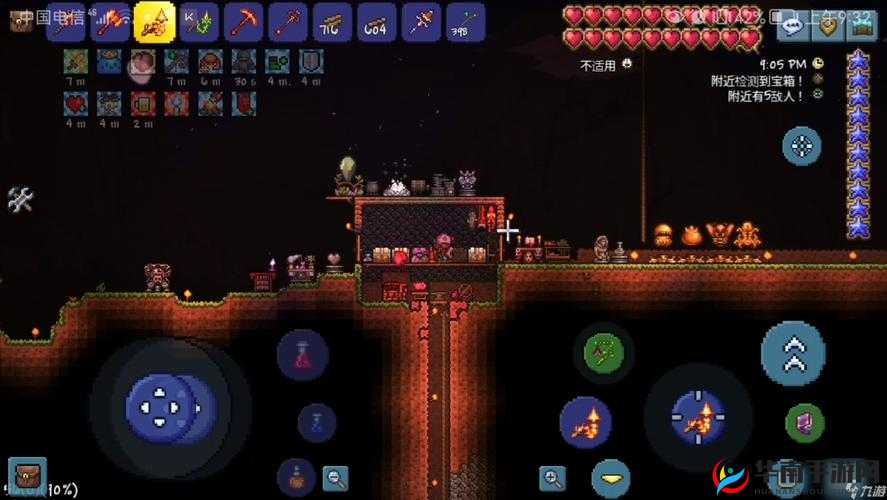This screenshot has height=500, width=887.
Task: Open the world map button
Action: tap(861, 26)
